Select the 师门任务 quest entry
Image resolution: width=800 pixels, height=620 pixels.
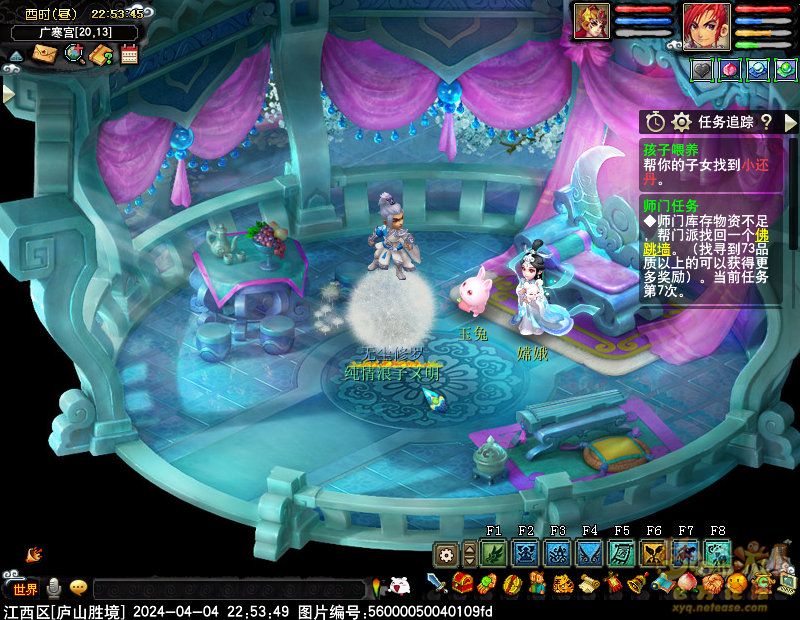[x=672, y=204]
